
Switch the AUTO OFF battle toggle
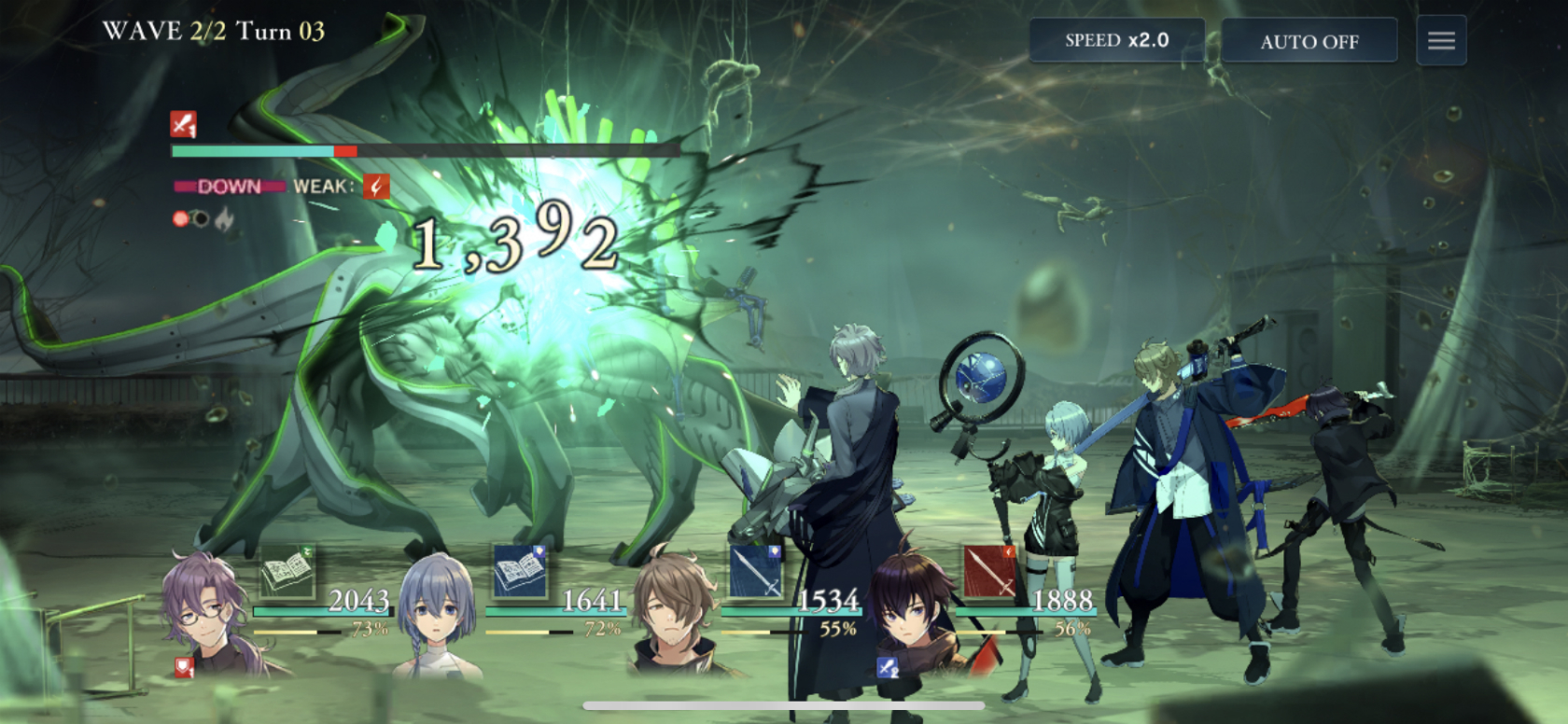[x=1309, y=41]
